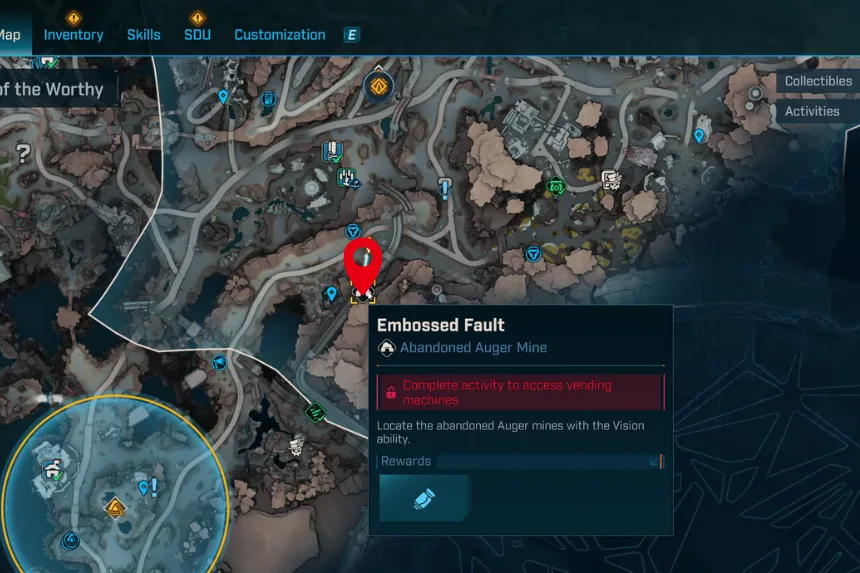Toggle the Activities map filter
860x573 pixels.
click(811, 111)
